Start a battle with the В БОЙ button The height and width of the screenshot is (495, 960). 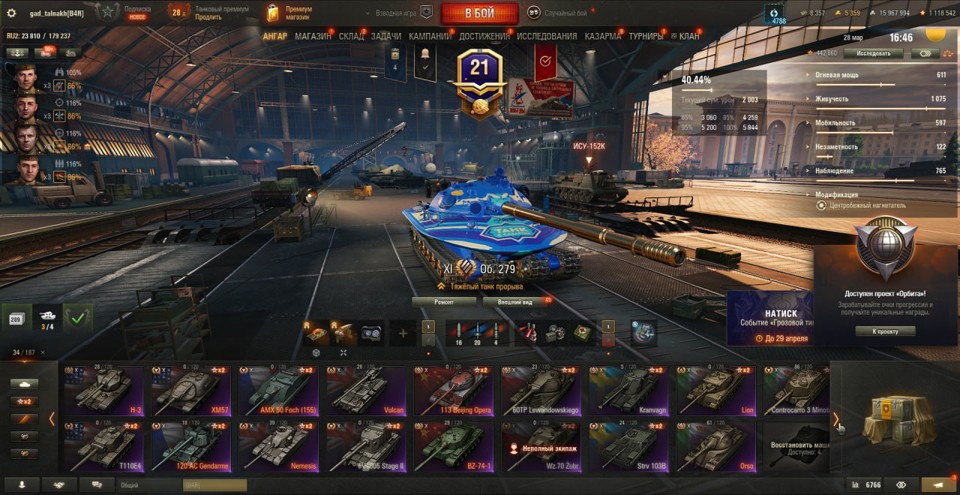[479, 13]
